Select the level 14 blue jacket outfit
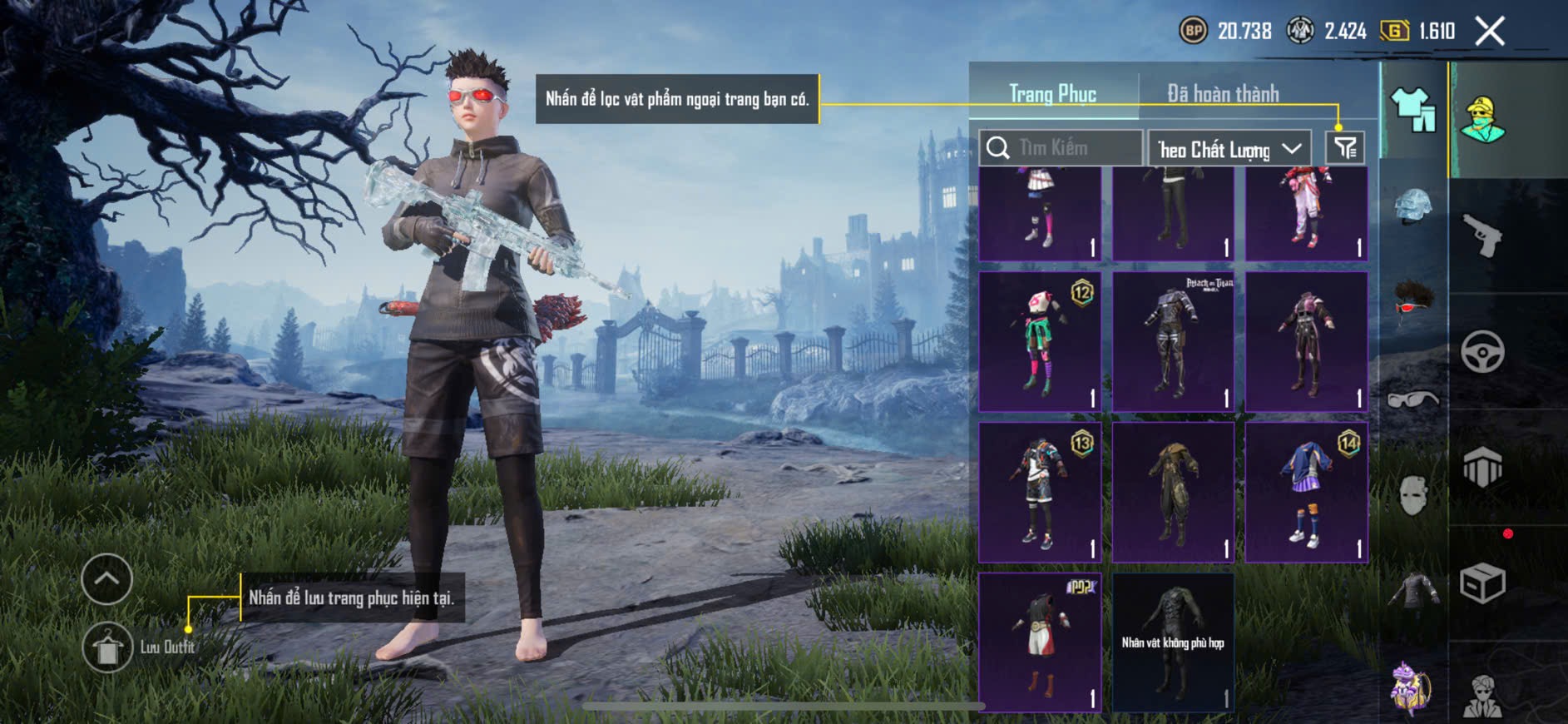1568x724 pixels. (1306, 492)
